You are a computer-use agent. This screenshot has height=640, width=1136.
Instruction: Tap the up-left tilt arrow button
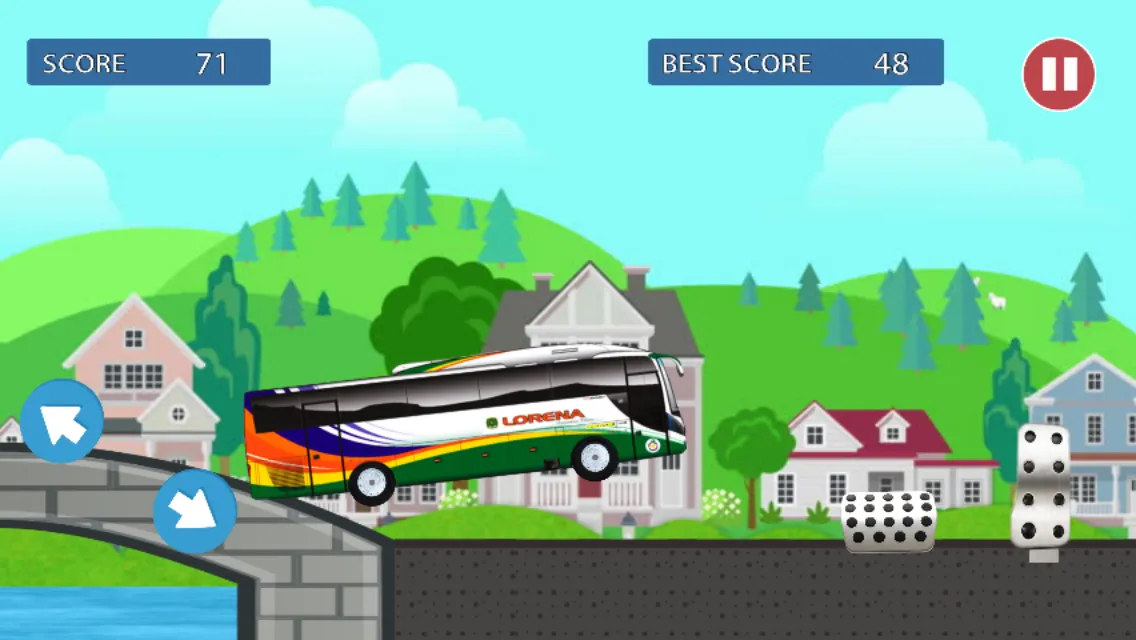[x=62, y=421]
